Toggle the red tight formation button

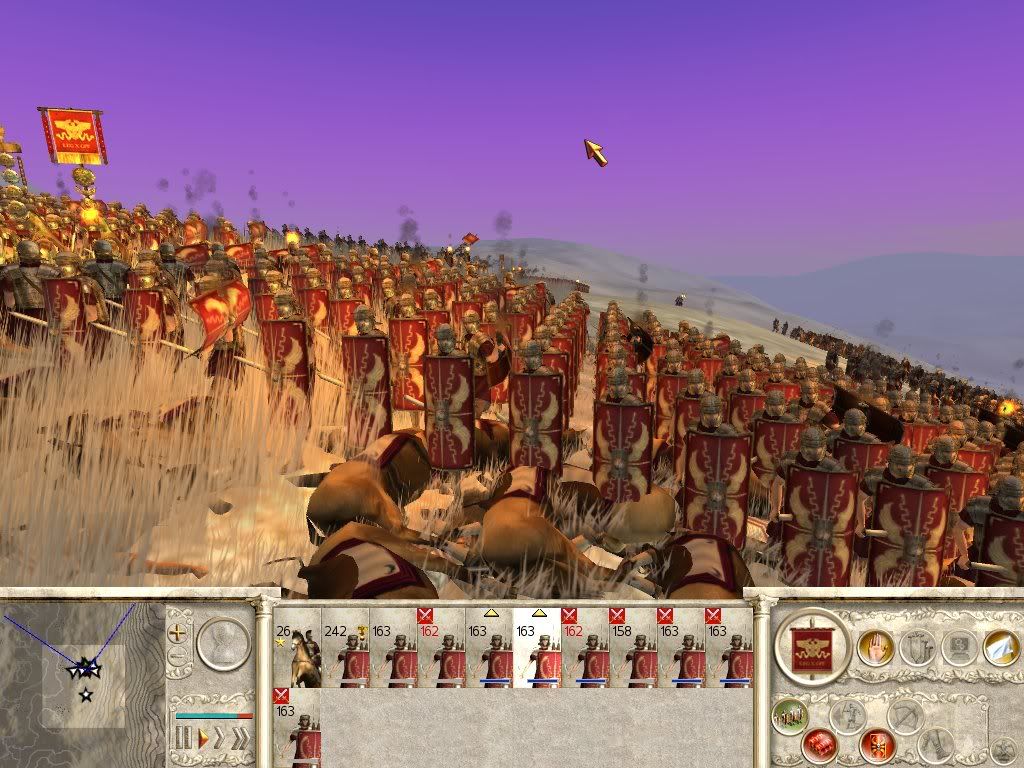[x=819, y=743]
